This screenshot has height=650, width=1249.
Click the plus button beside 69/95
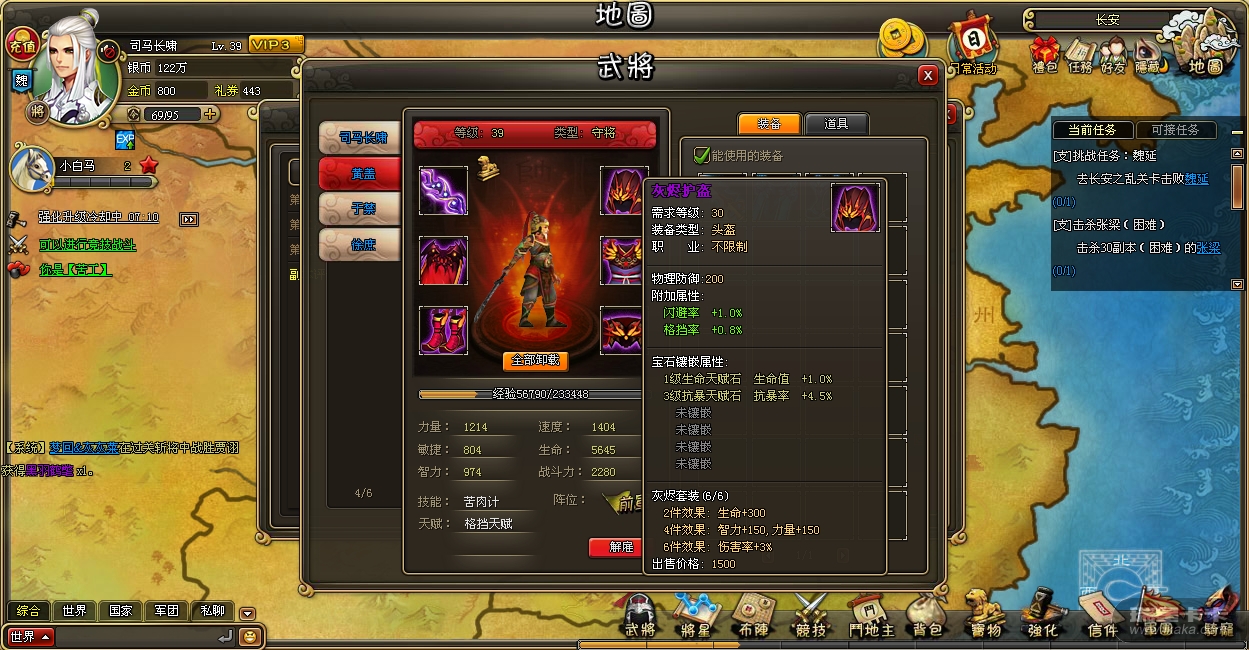pyautogui.click(x=210, y=114)
